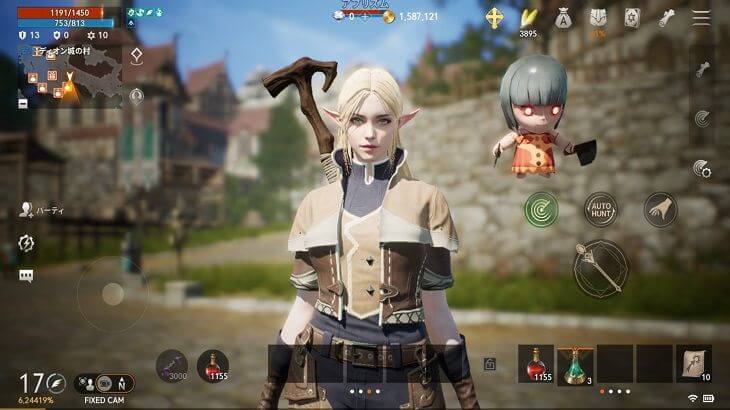Use the scroll item in the hotbar
The image size is (730, 410).
coord(693,364)
